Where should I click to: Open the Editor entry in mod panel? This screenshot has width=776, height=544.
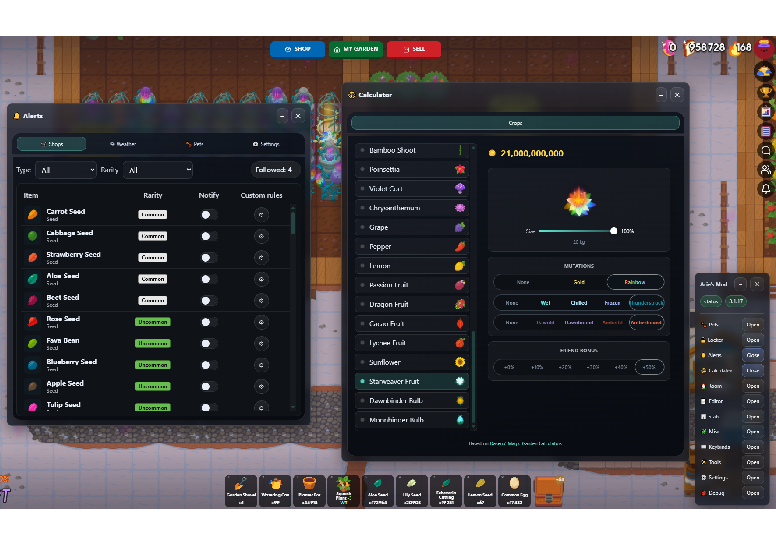coord(752,401)
